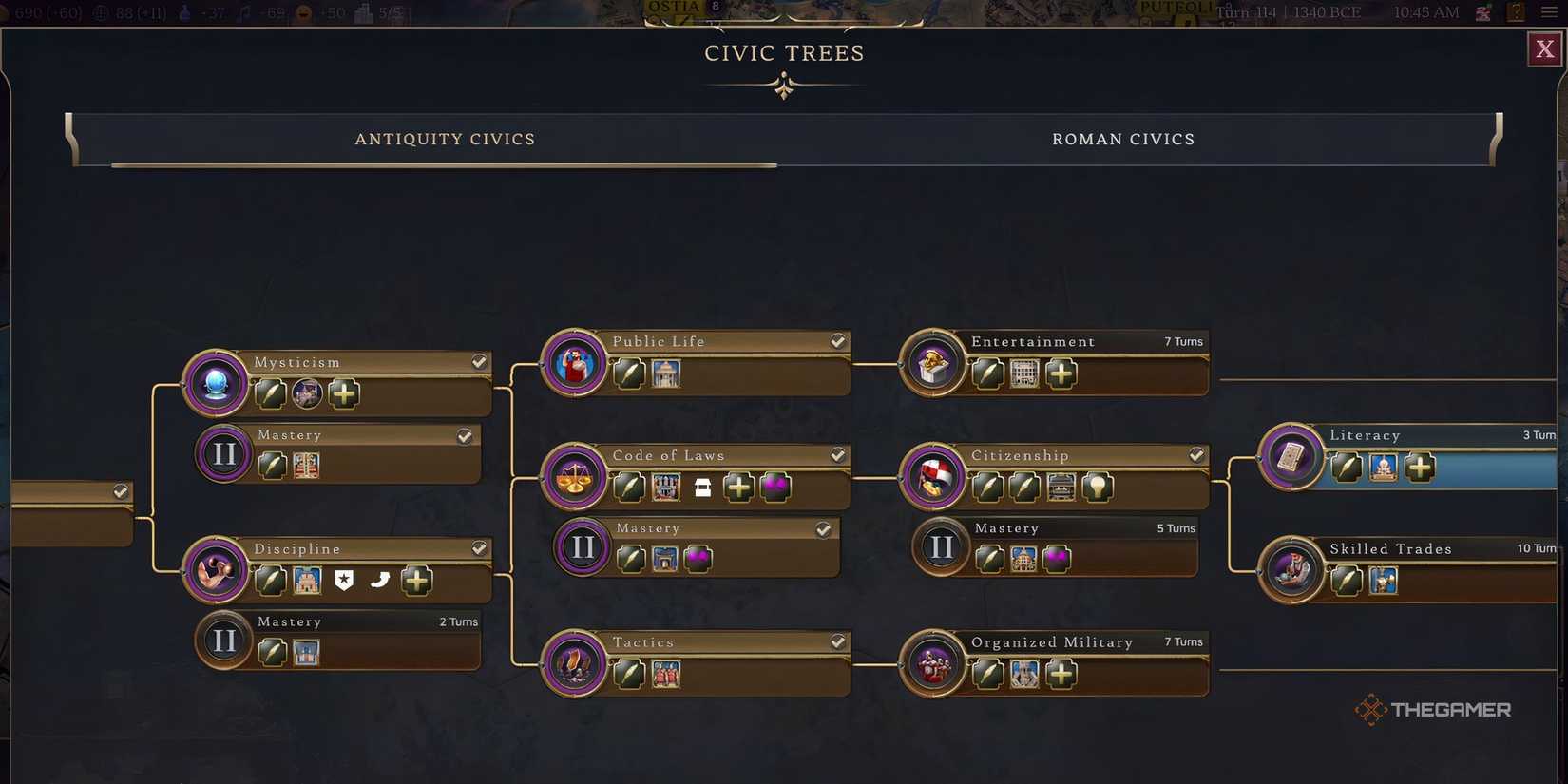Toggle the checkmark on Public Life civic
1568x784 pixels.
click(837, 340)
